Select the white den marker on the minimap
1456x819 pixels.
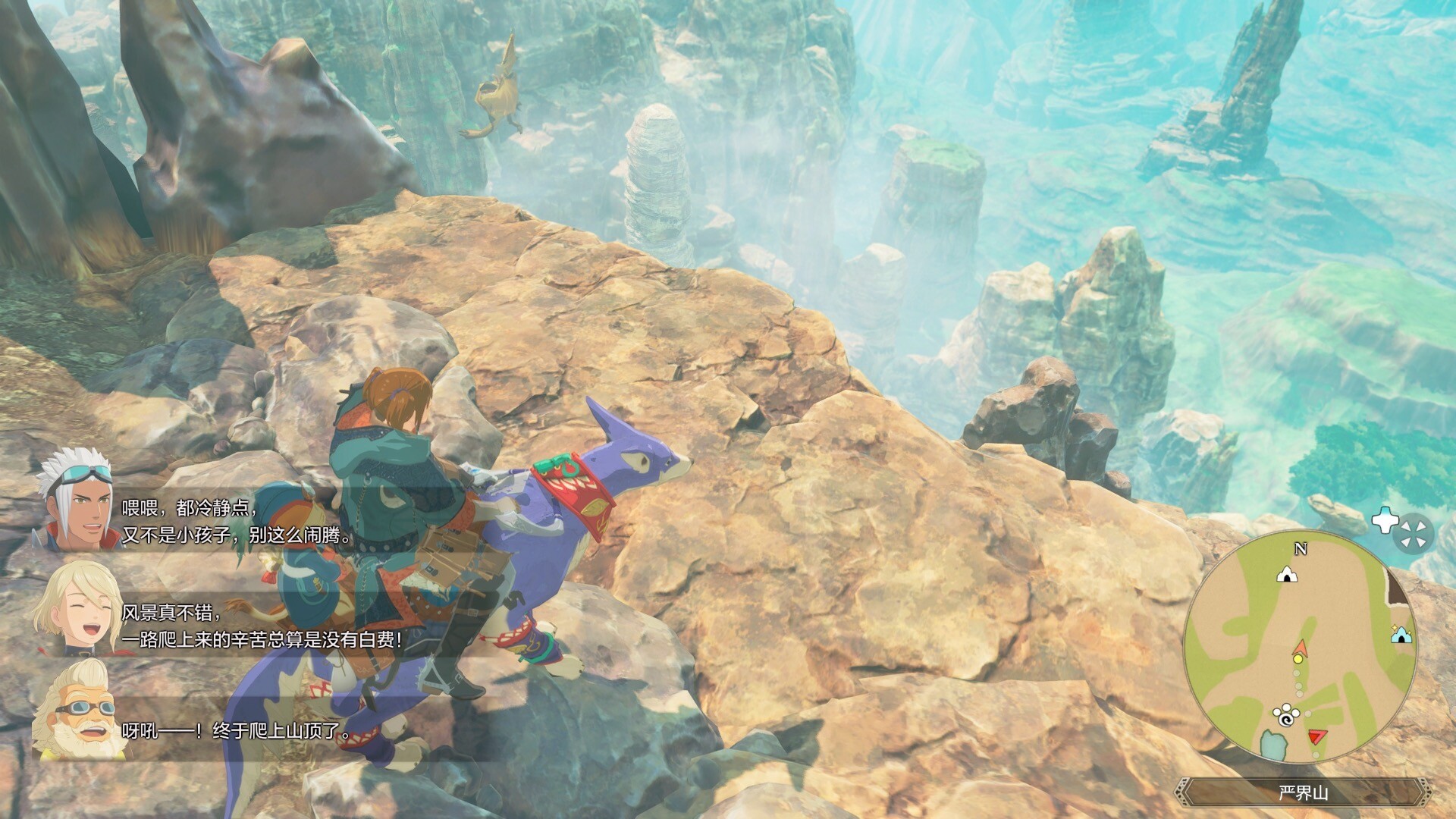tap(1286, 575)
